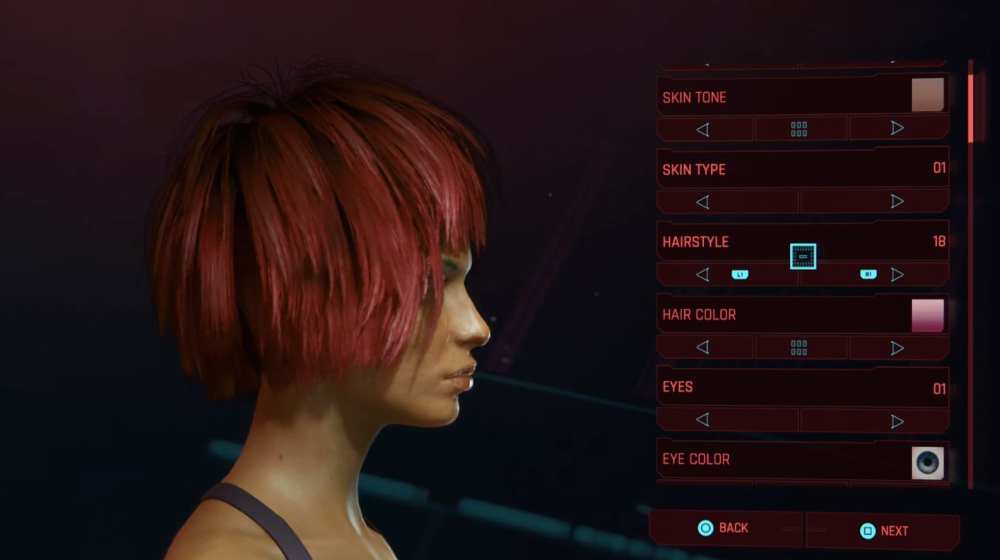Pick the next hair color
The image size is (1000, 560).
(x=897, y=347)
